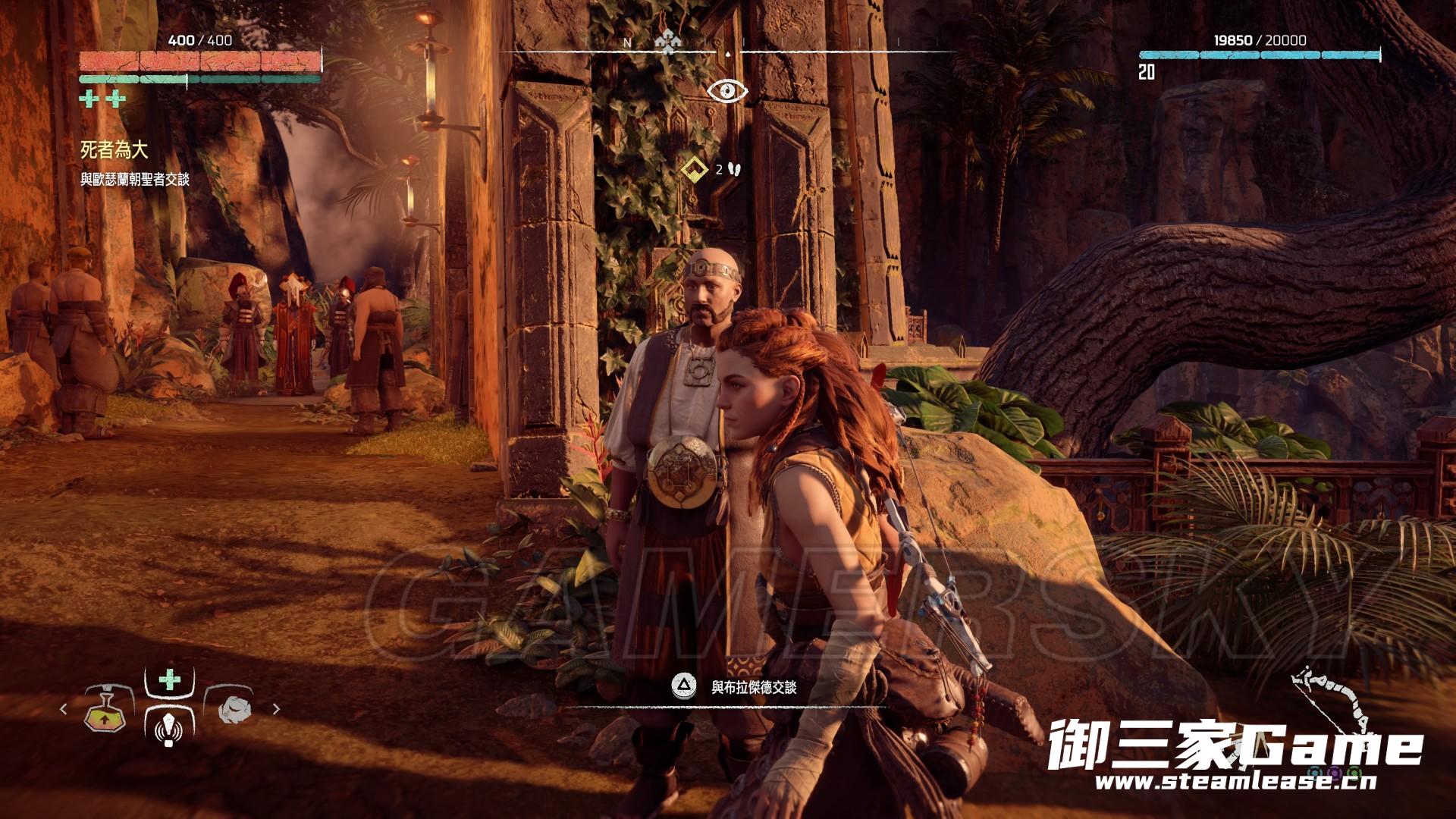Cycle tools with the left arrow
Viewport: 1456px width, 819px height.
click(64, 709)
